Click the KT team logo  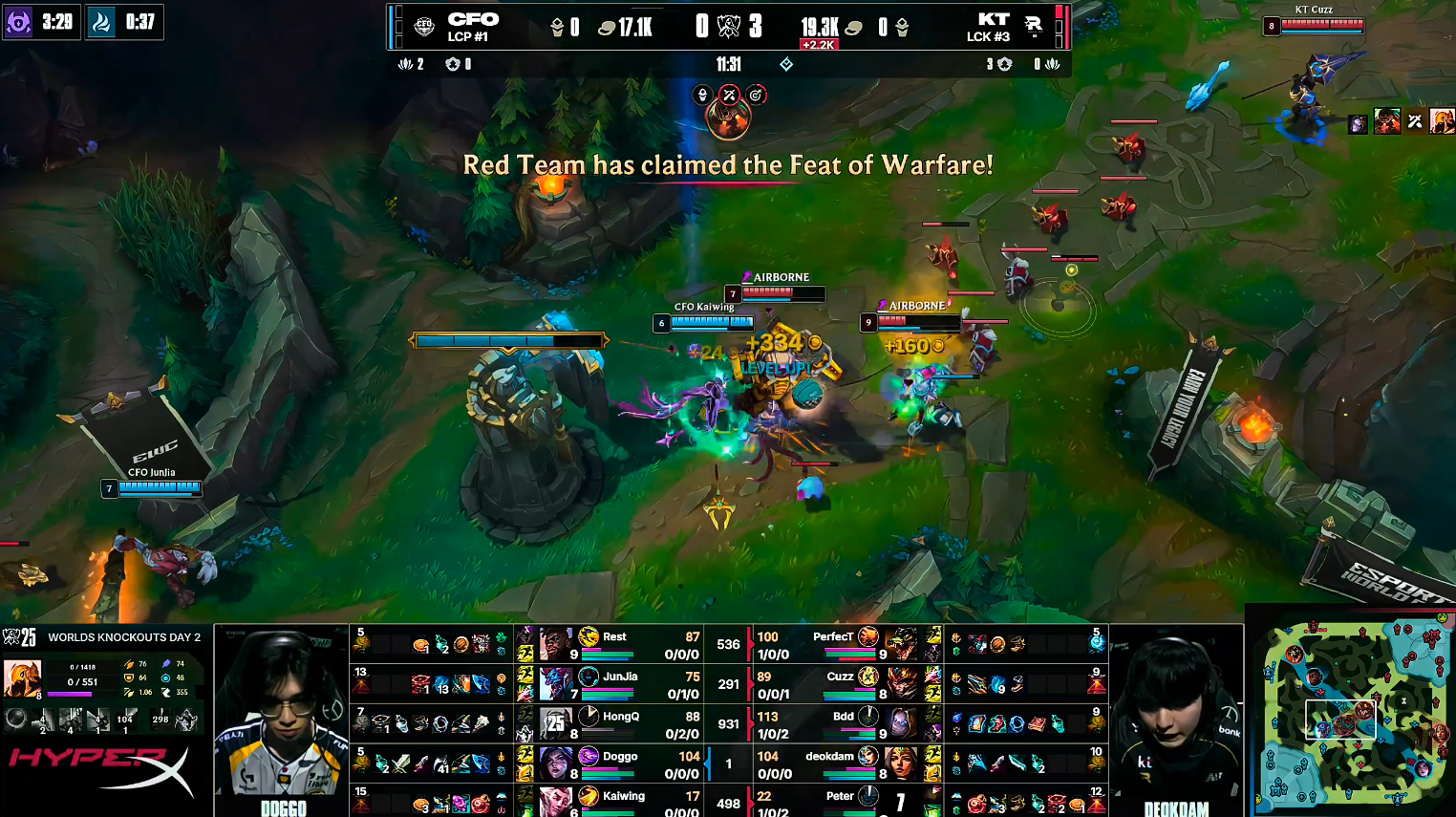(x=1034, y=27)
